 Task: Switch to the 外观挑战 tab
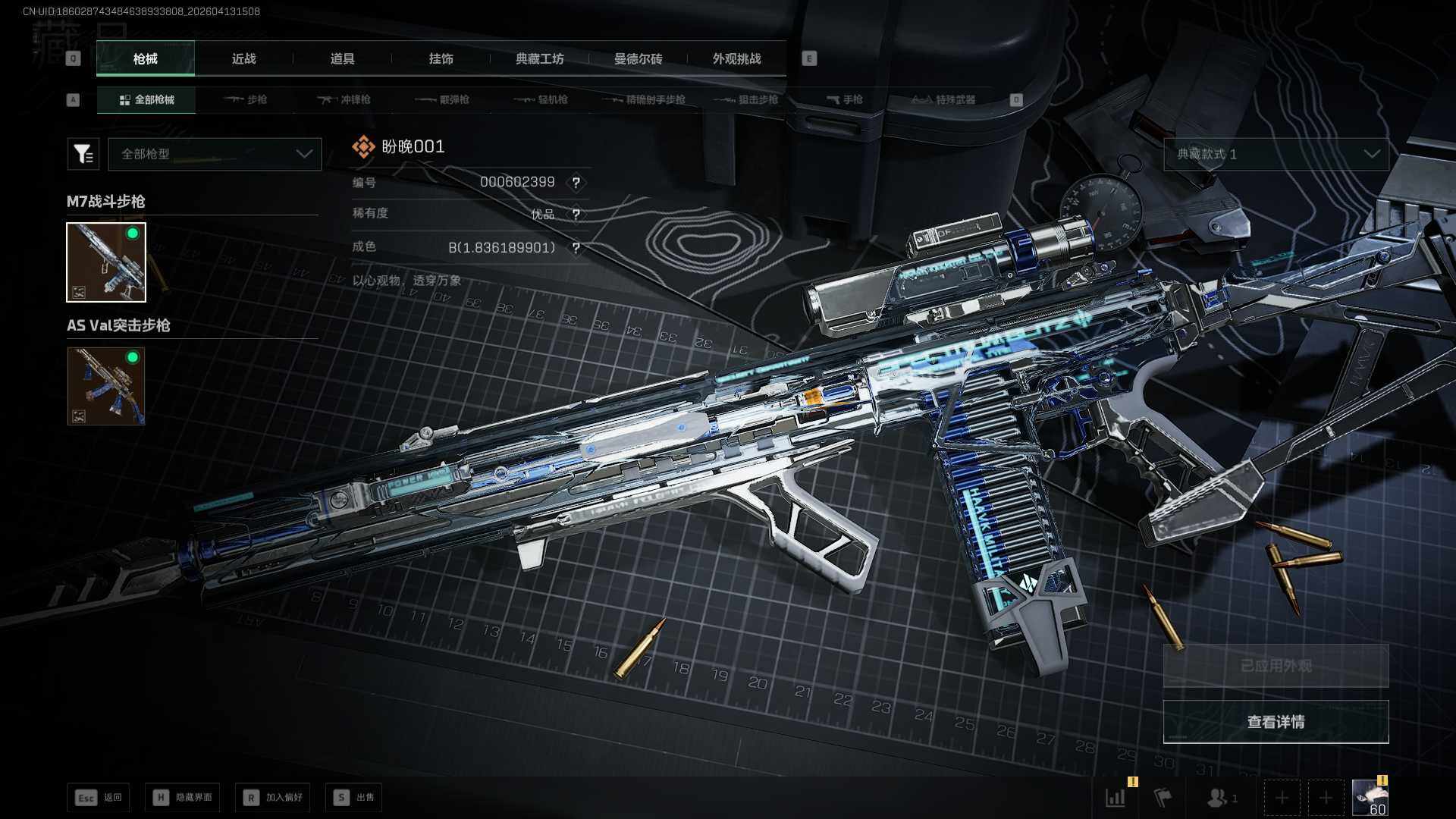coord(736,59)
